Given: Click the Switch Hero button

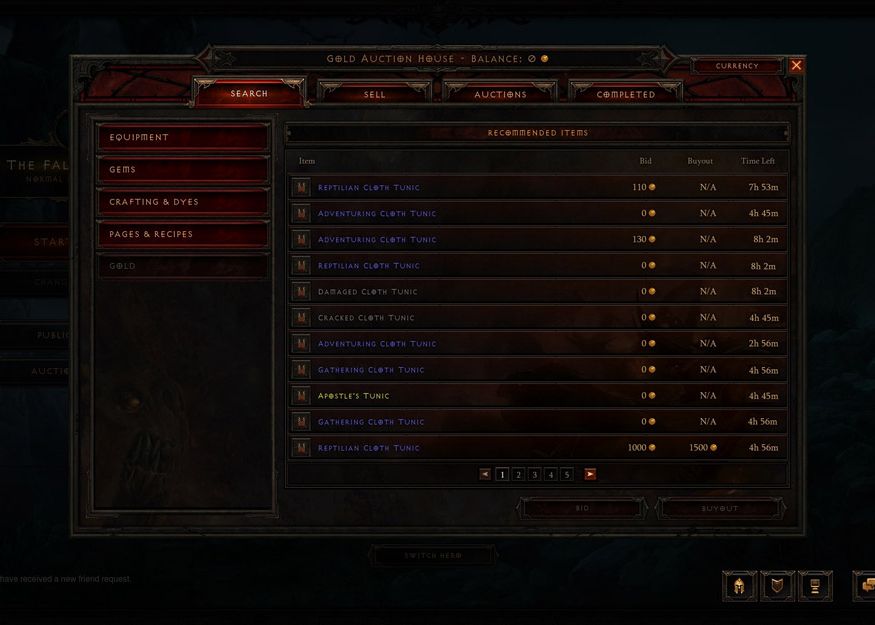Looking at the screenshot, I should tap(434, 555).
